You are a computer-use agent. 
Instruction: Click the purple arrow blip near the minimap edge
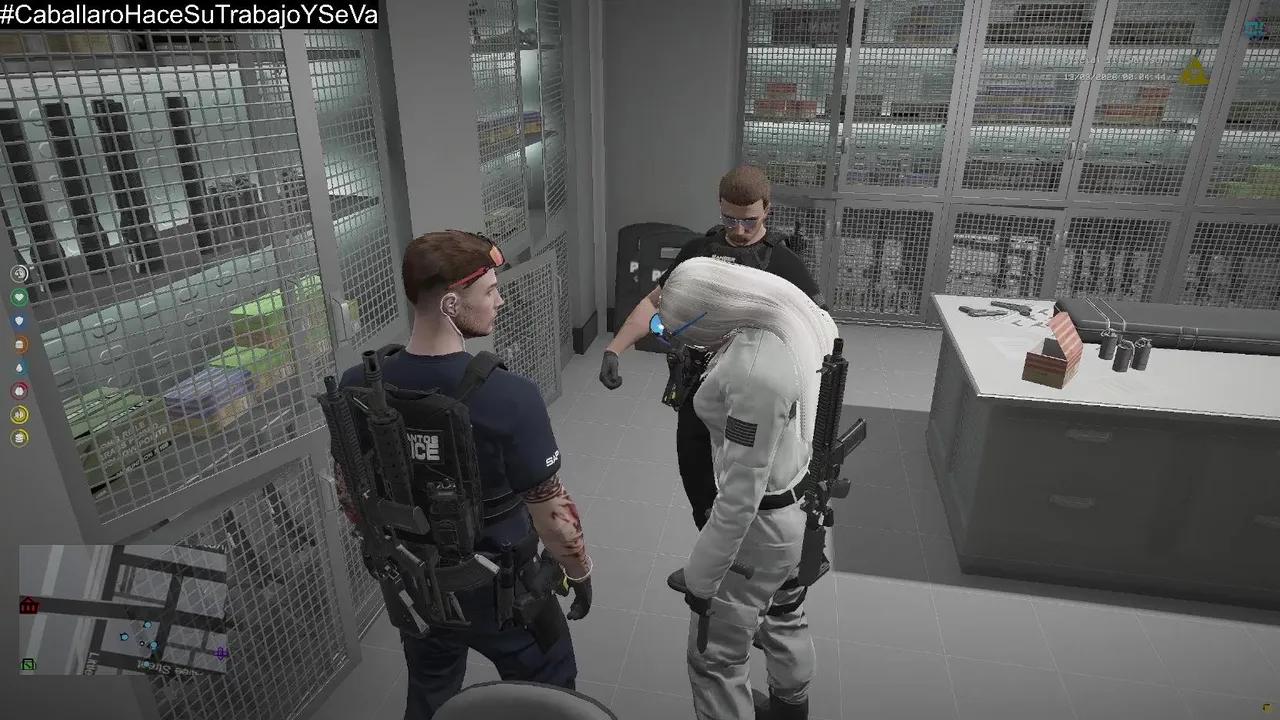click(x=220, y=653)
